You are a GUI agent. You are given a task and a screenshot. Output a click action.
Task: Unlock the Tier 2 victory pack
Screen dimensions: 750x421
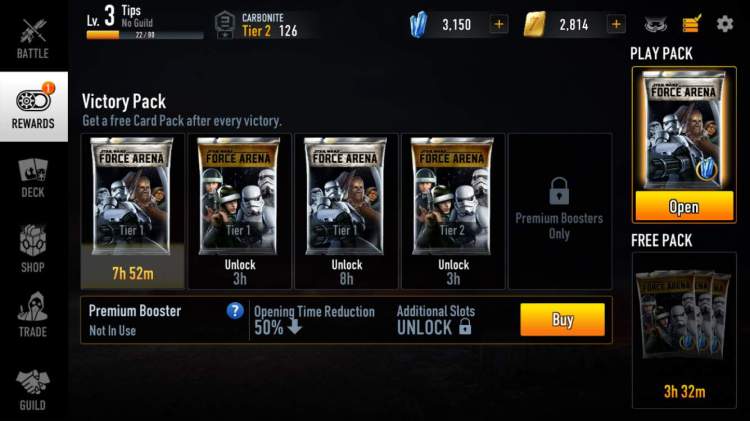coord(453,210)
